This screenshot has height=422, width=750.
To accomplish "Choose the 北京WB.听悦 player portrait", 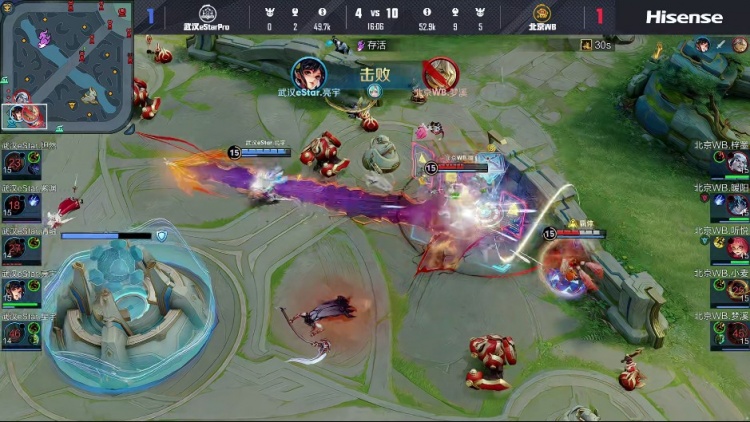I will pyautogui.click(x=737, y=247).
